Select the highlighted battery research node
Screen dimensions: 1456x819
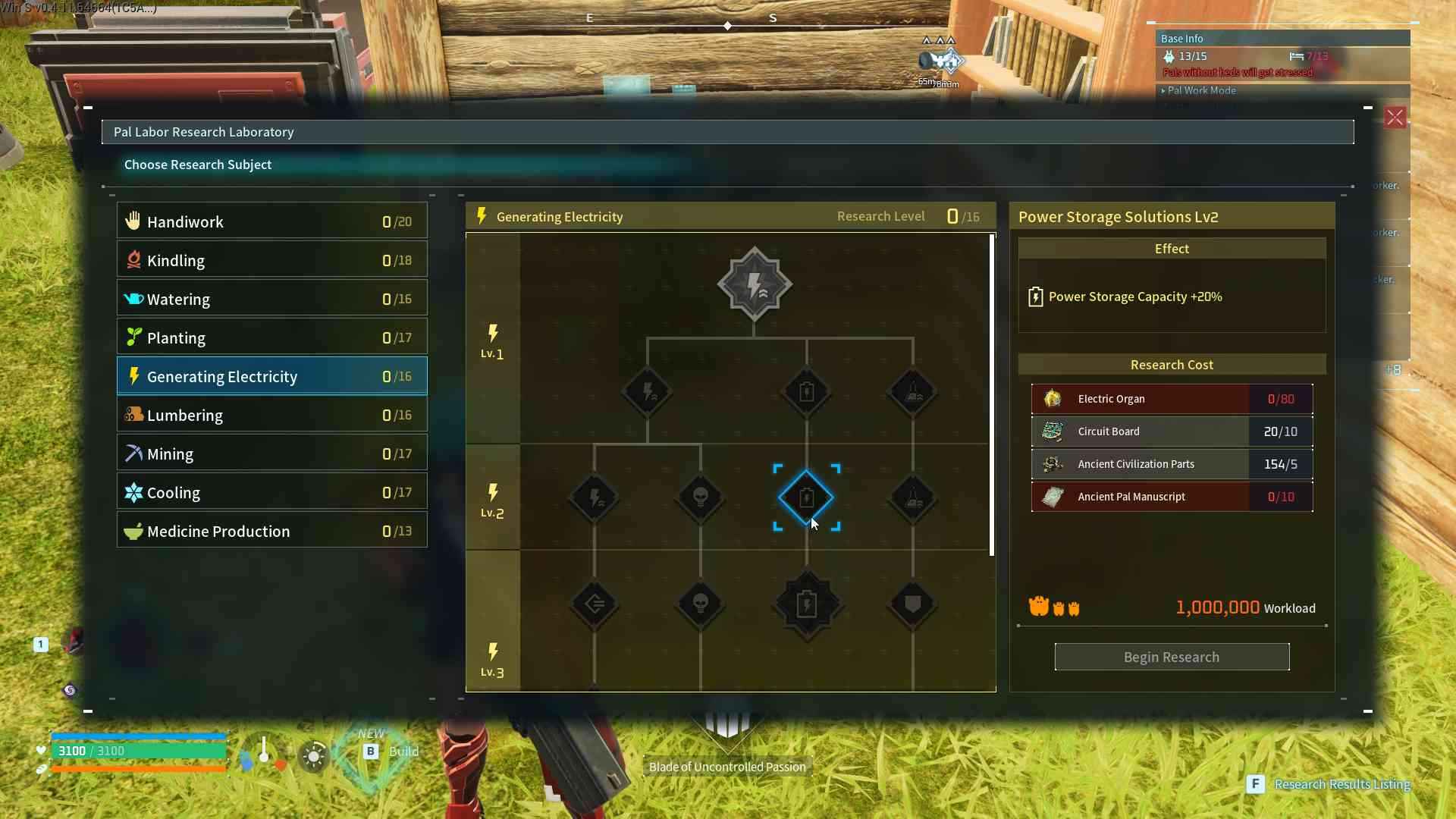[x=807, y=497]
